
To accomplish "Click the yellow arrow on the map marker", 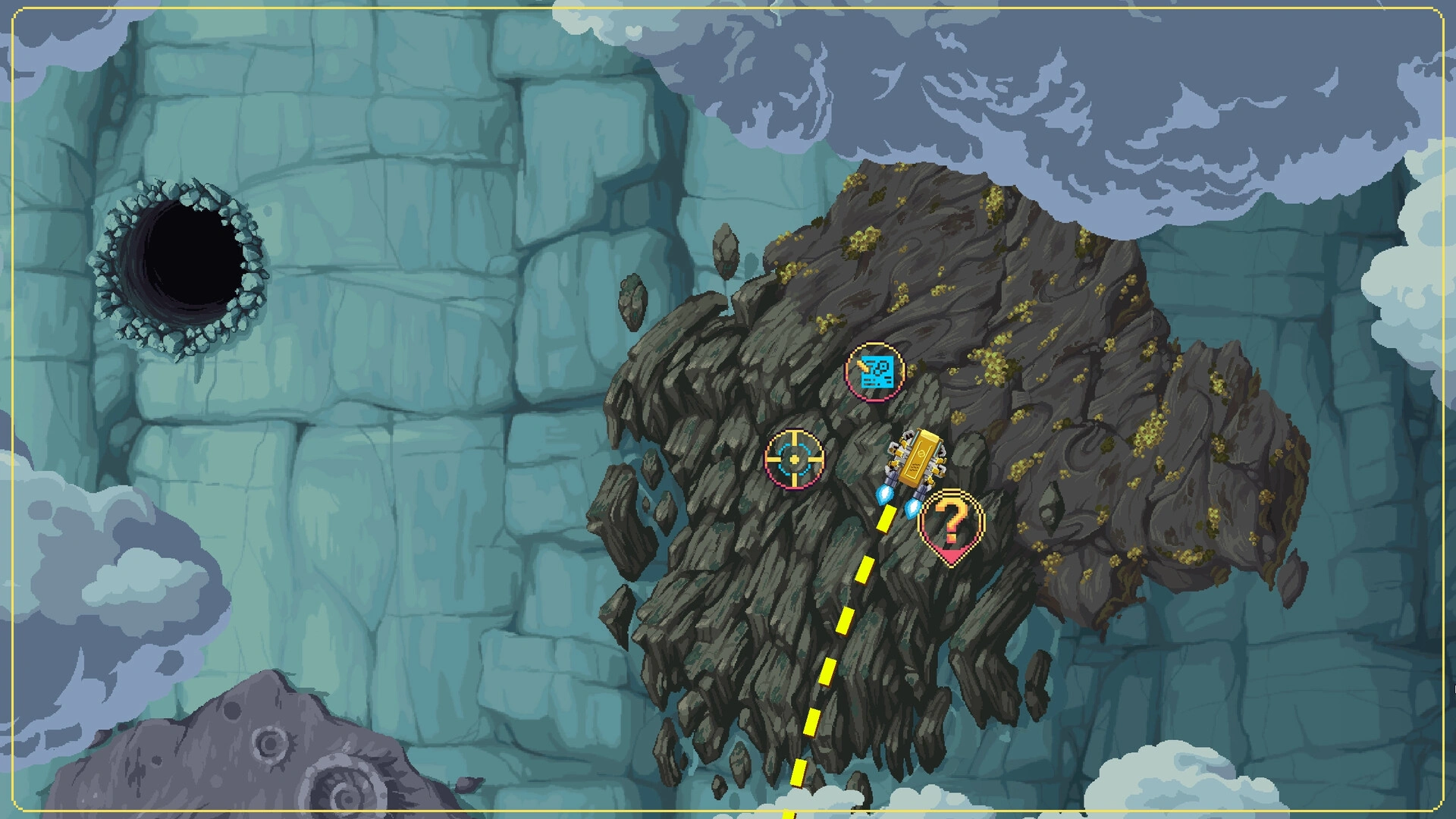I will coord(862,366).
